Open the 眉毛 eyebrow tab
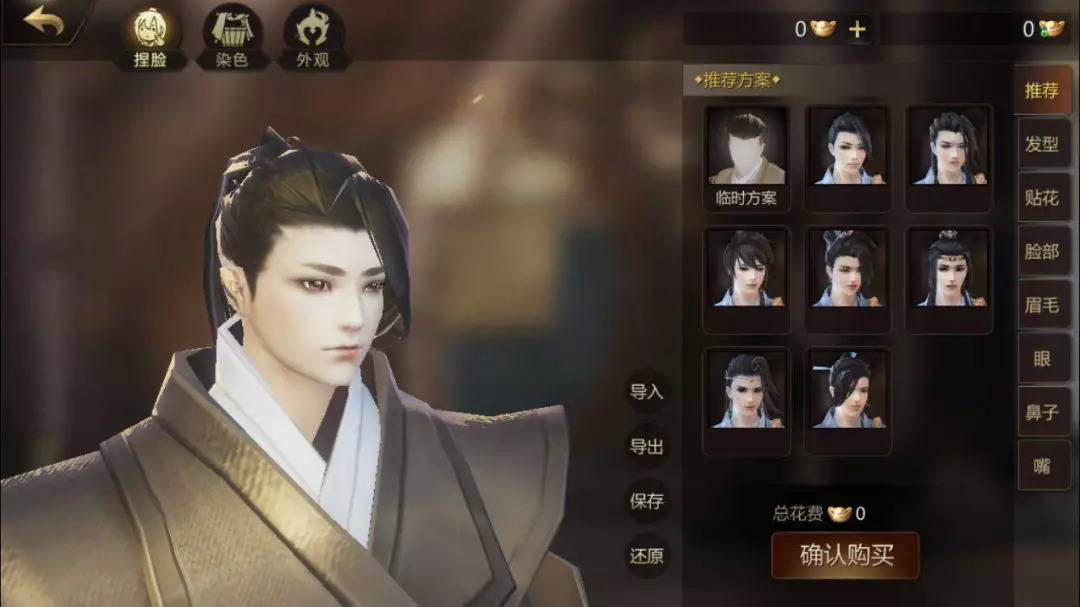This screenshot has height=607, width=1080. click(x=1042, y=305)
